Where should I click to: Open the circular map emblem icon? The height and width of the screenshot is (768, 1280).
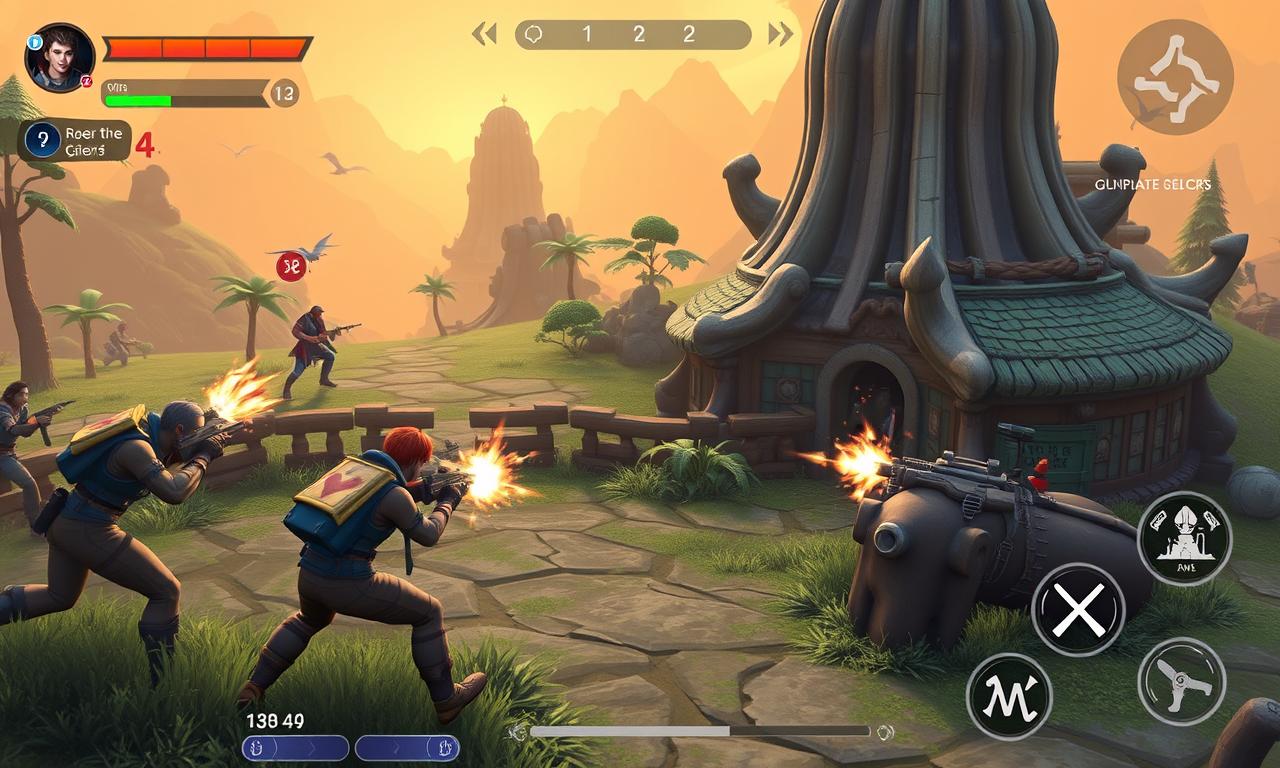[x=1175, y=77]
